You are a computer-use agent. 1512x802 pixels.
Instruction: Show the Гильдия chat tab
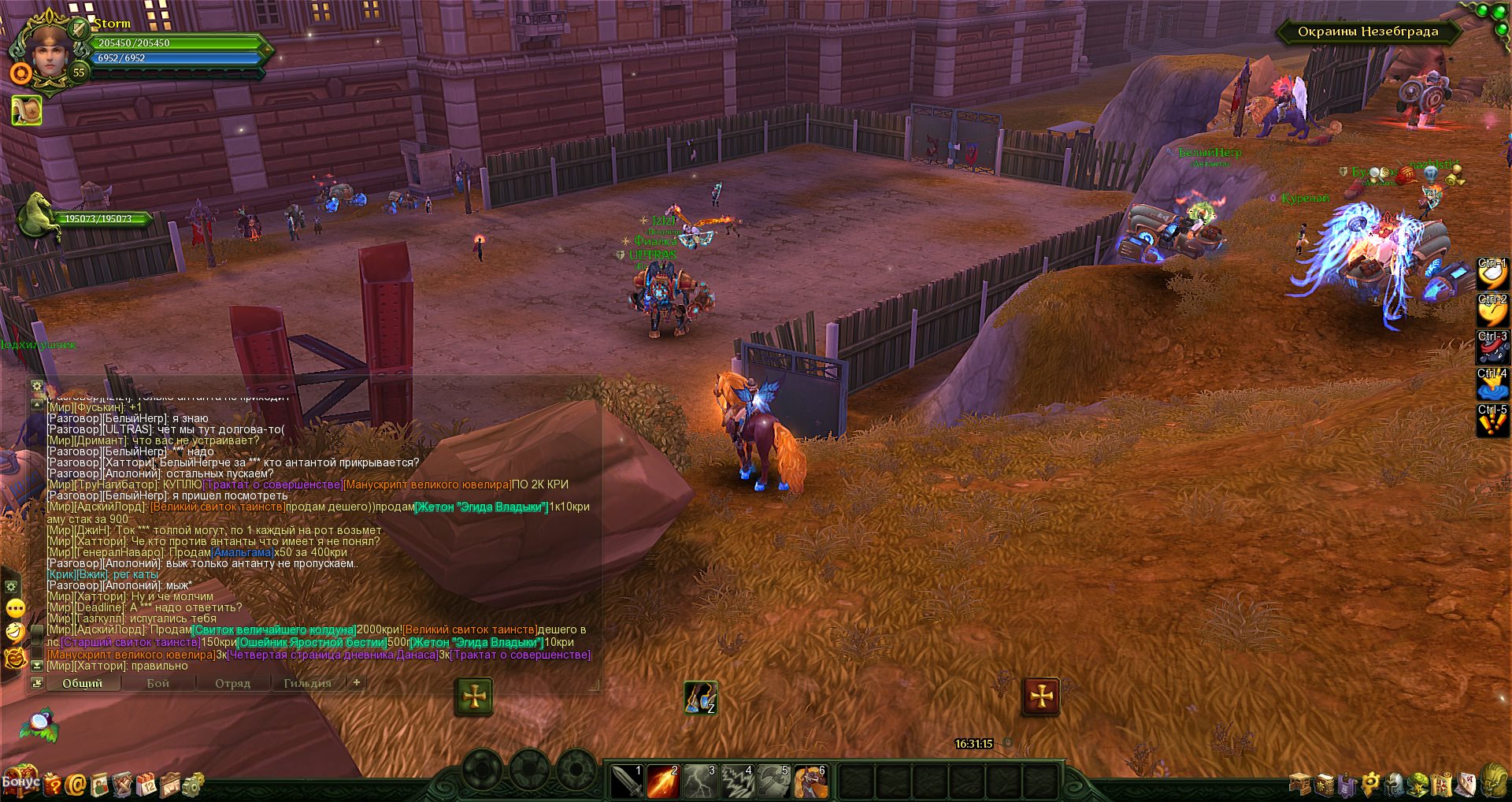307,683
